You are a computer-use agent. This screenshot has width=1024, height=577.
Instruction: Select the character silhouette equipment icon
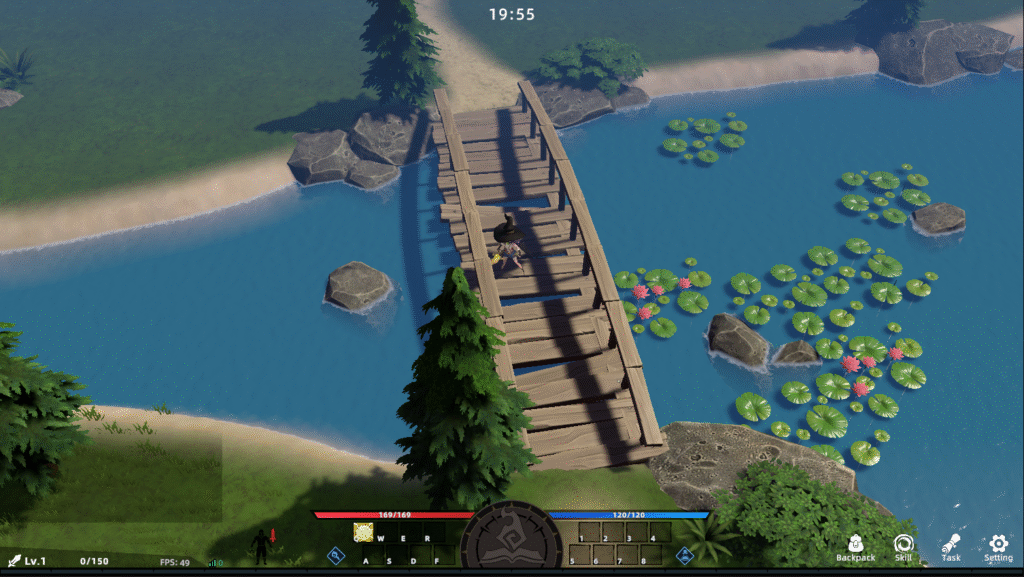point(261,545)
